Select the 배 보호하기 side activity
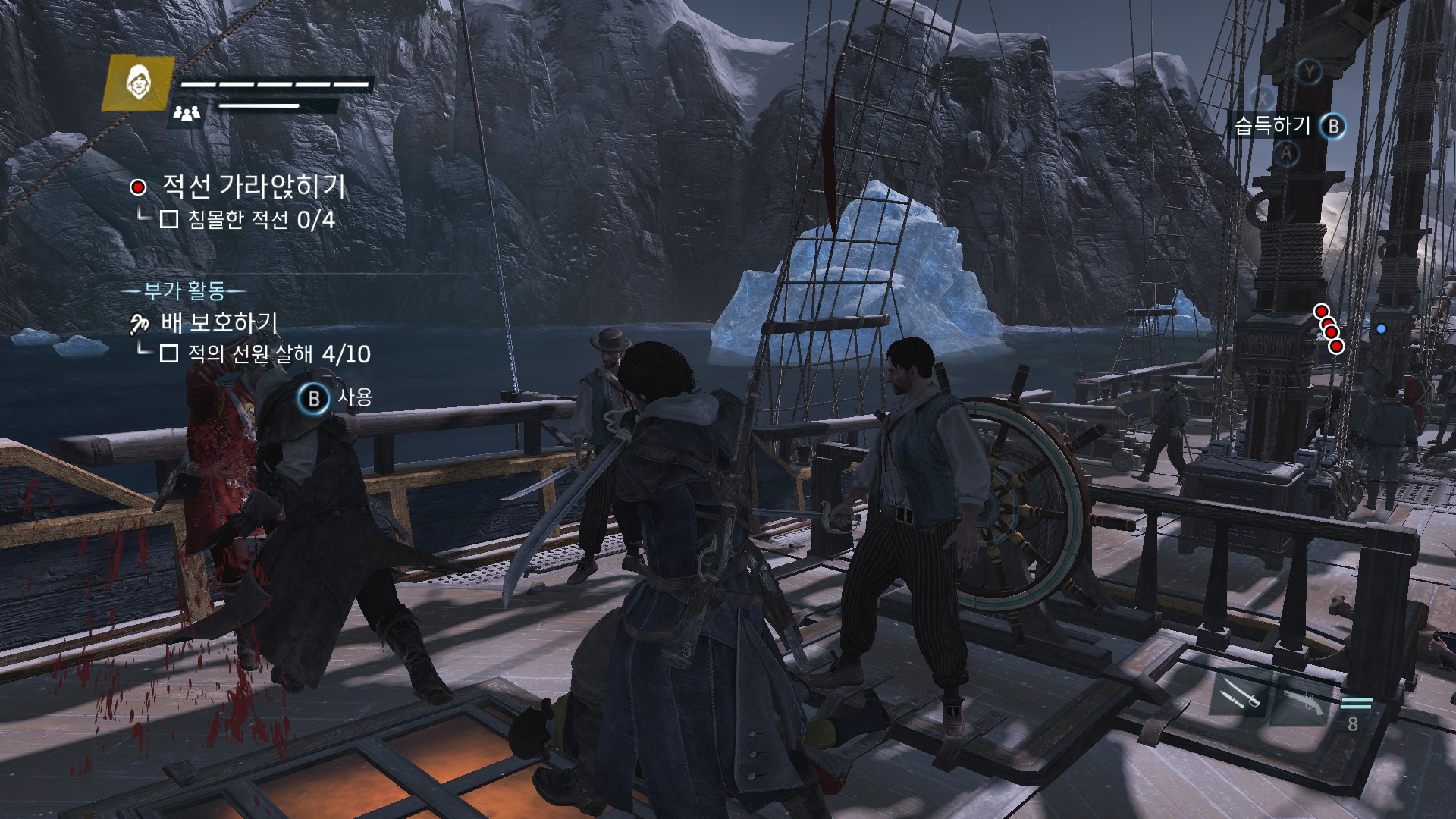Viewport: 1456px width, 819px height. click(x=218, y=323)
